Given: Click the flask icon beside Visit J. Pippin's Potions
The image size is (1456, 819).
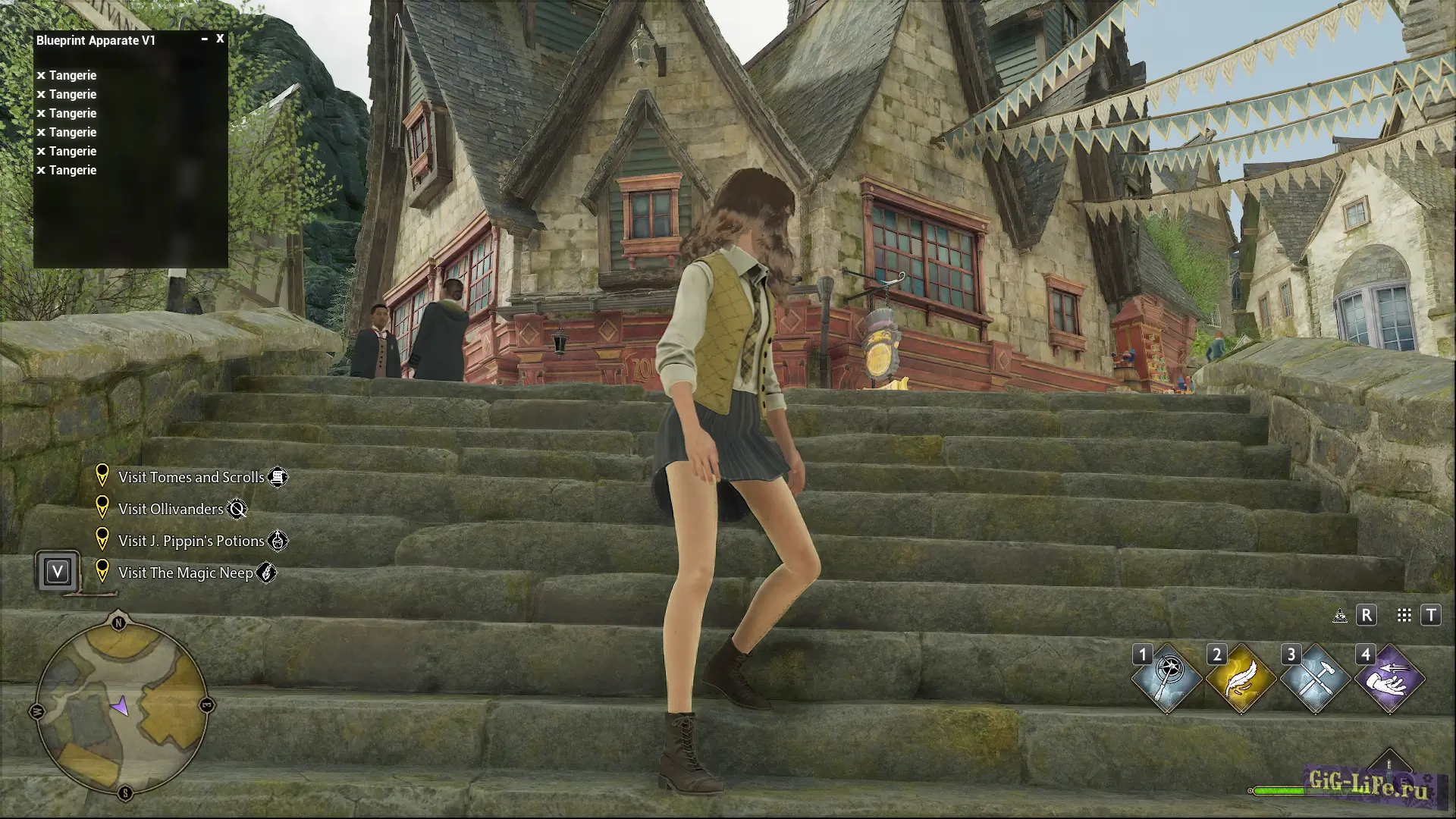Looking at the screenshot, I should coord(279,541).
